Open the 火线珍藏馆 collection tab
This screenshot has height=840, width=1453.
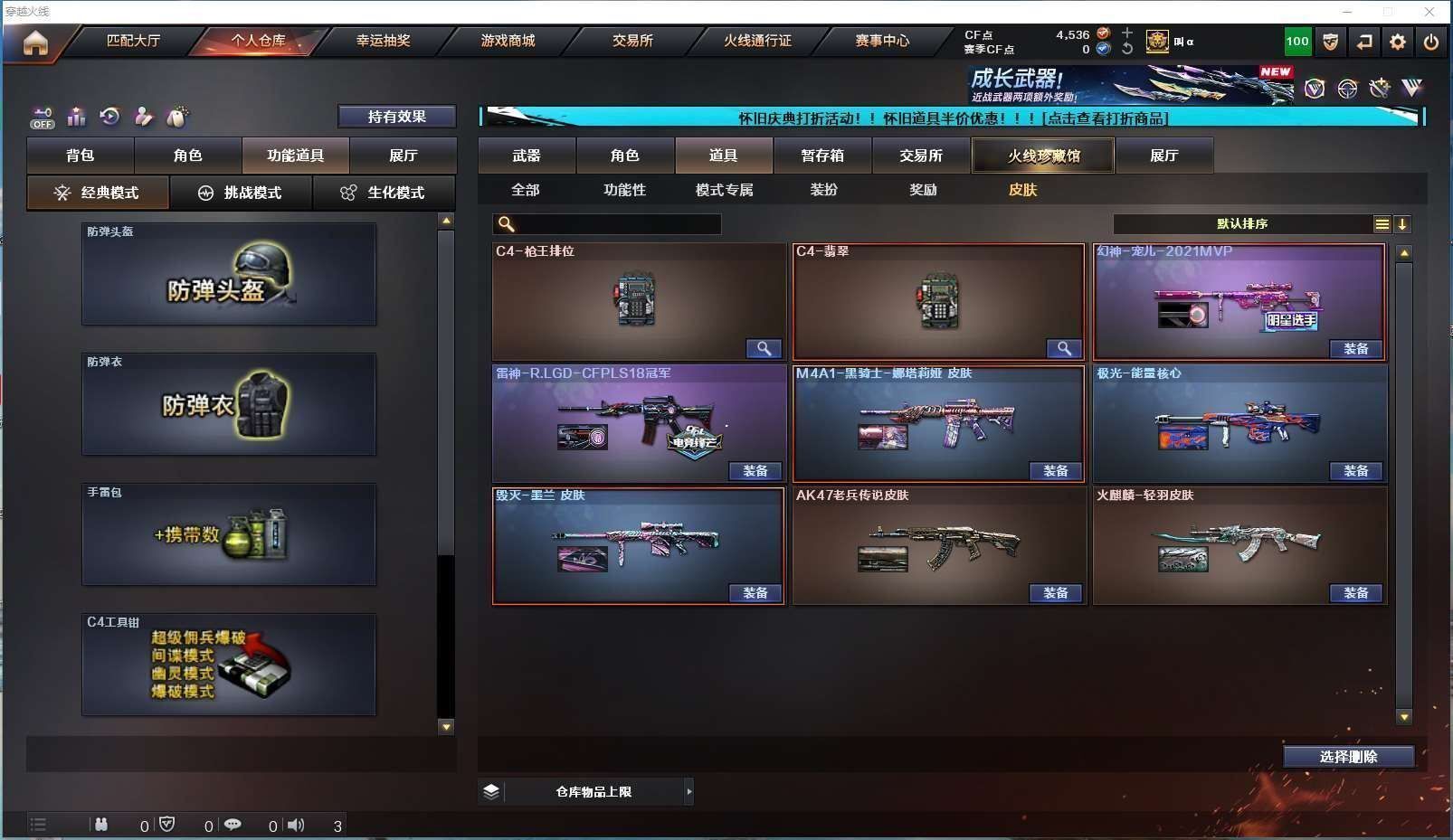(1043, 156)
